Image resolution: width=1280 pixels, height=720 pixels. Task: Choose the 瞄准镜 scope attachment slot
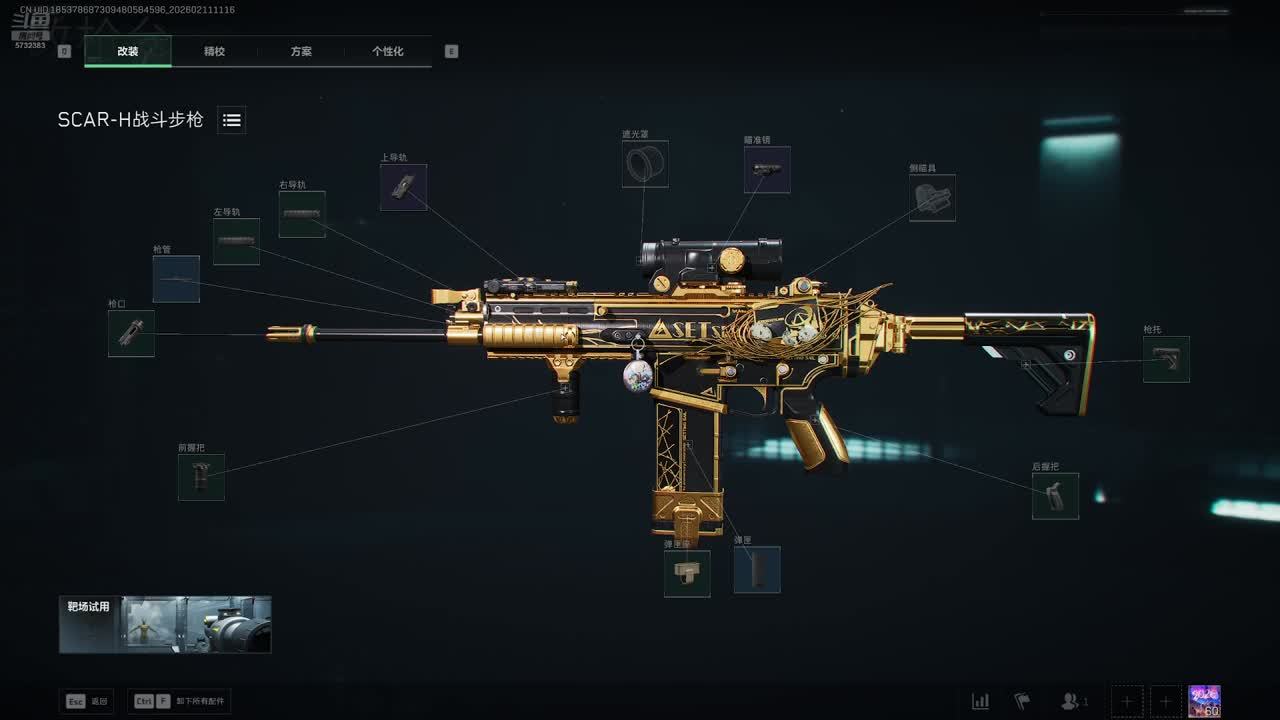(767, 170)
